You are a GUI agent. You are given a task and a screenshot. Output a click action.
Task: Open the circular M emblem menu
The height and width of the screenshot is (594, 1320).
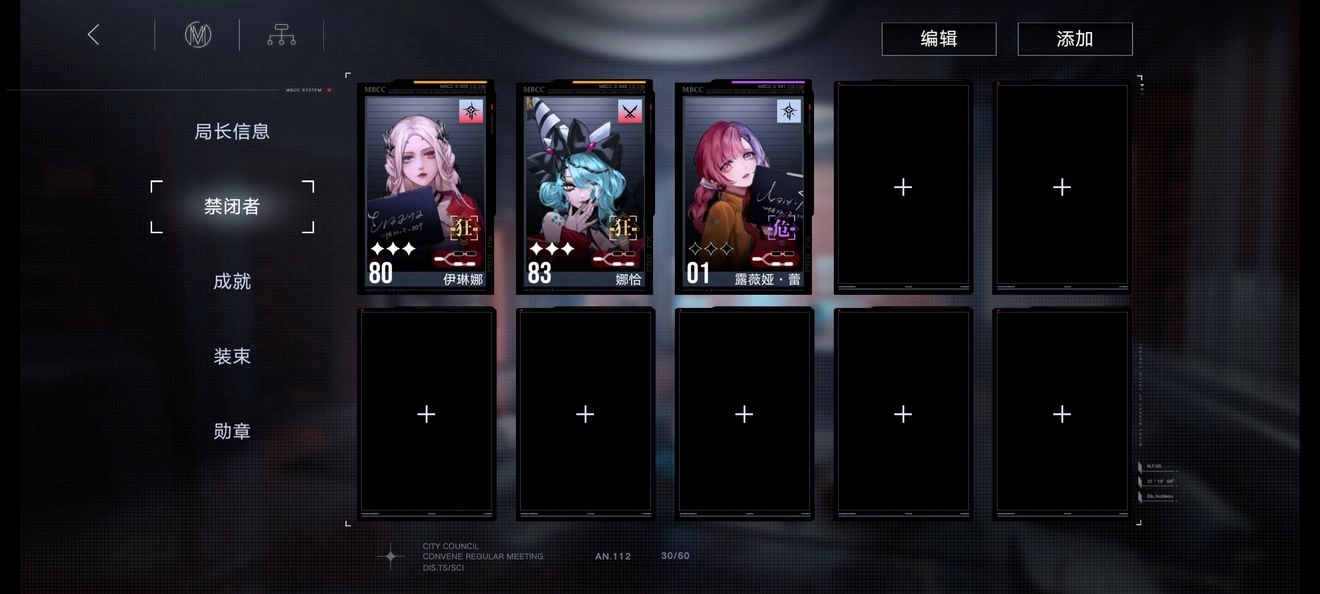coord(198,35)
